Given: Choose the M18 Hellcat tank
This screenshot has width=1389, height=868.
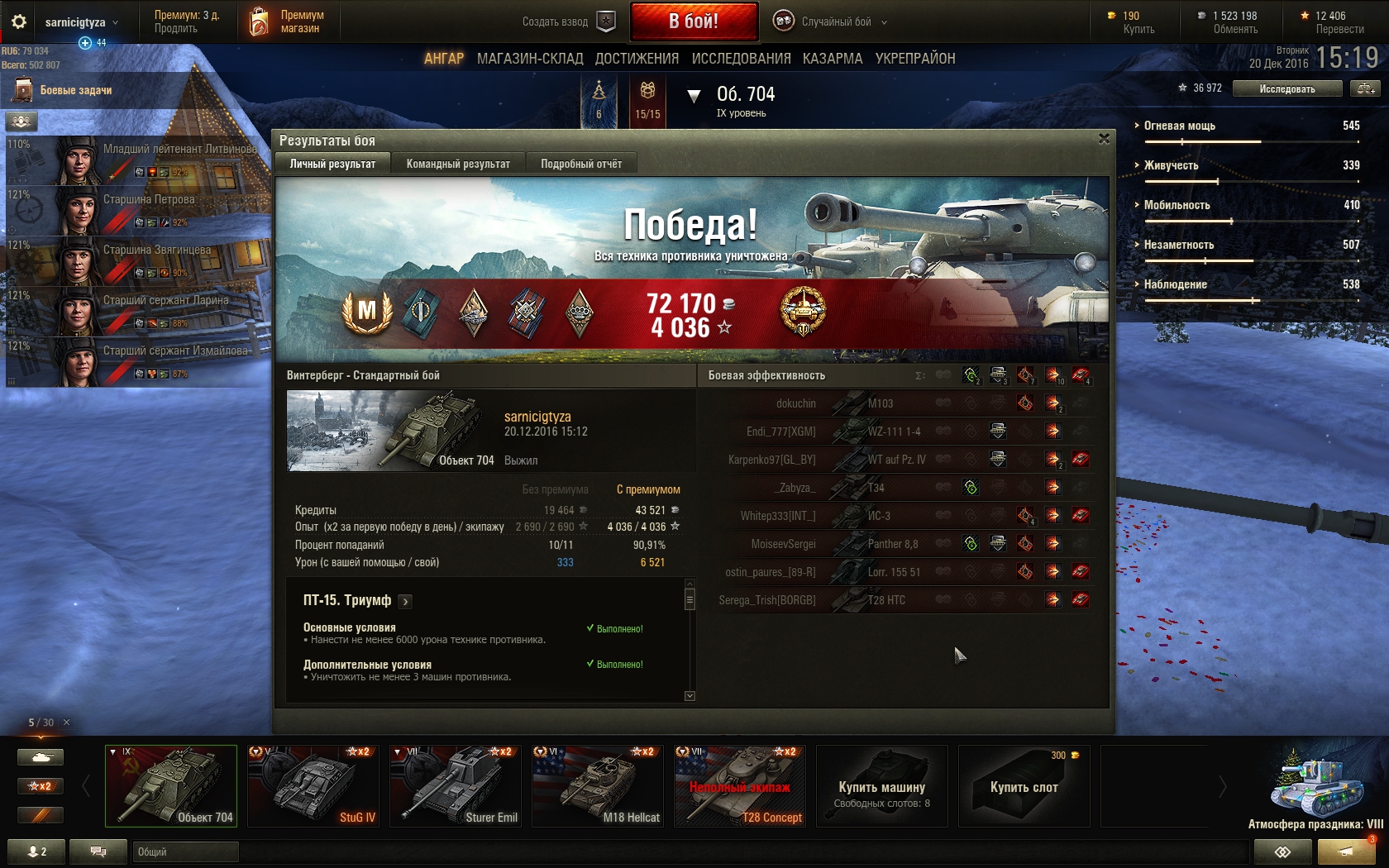Looking at the screenshot, I should pyautogui.click(x=598, y=785).
